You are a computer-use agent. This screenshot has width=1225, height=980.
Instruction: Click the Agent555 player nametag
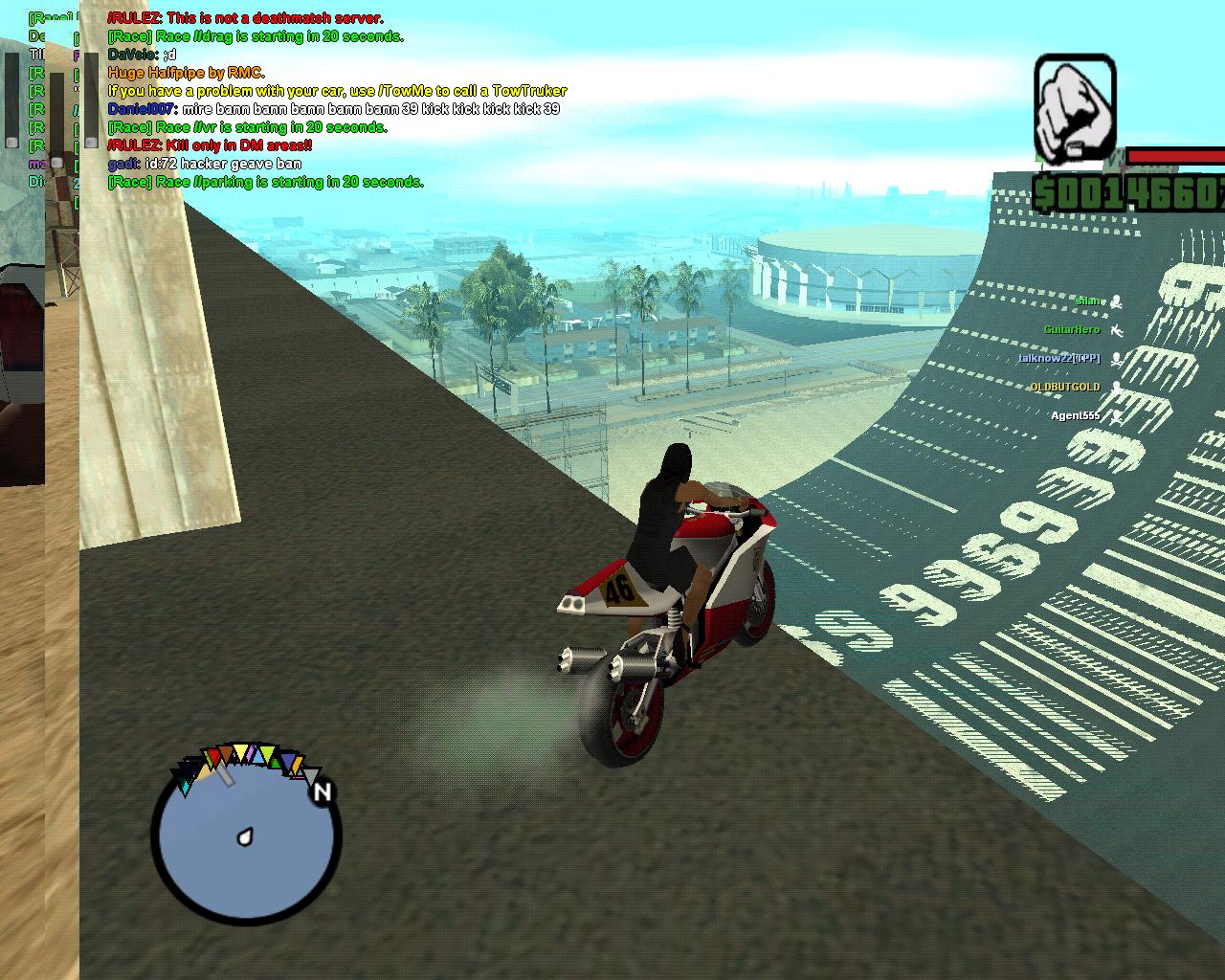[1076, 415]
